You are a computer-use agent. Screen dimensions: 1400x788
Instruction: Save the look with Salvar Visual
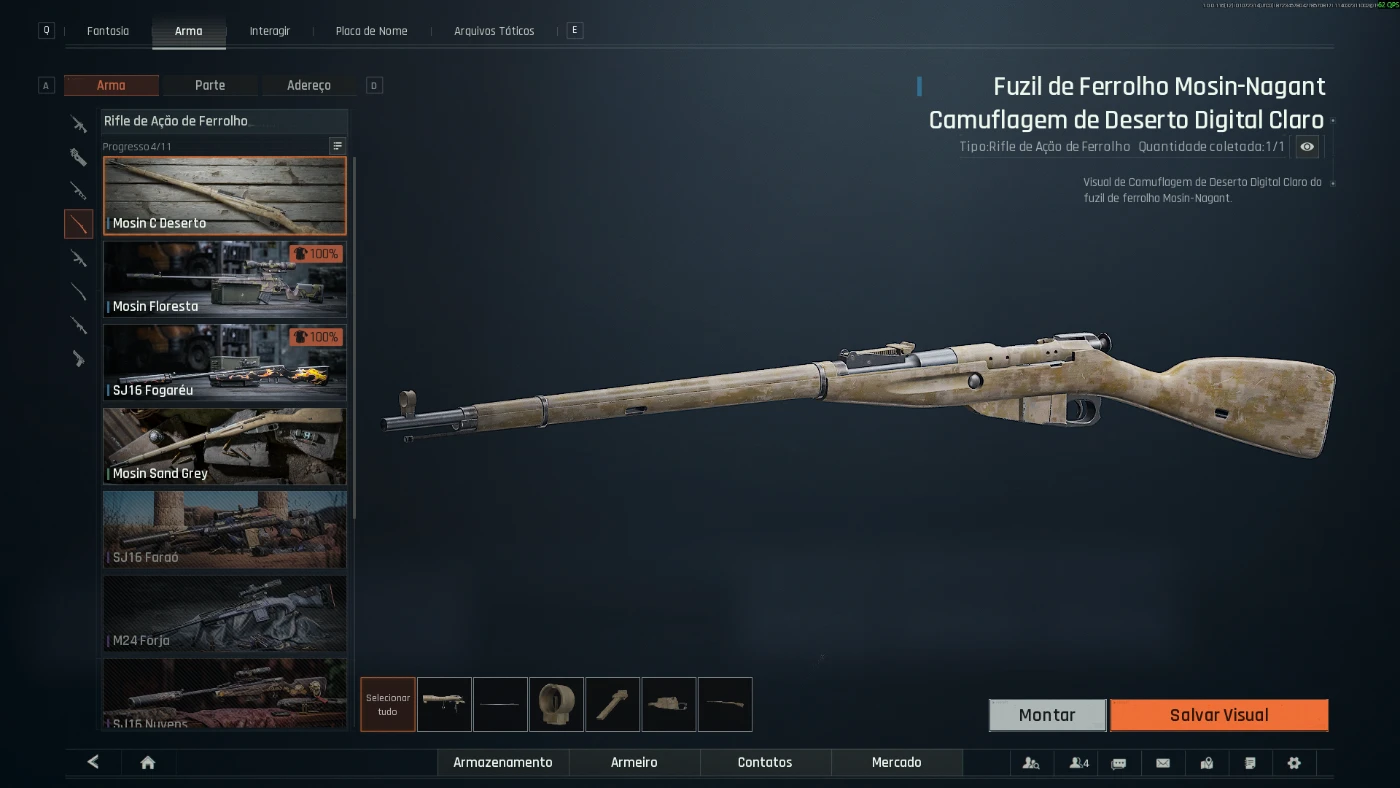(x=1219, y=715)
